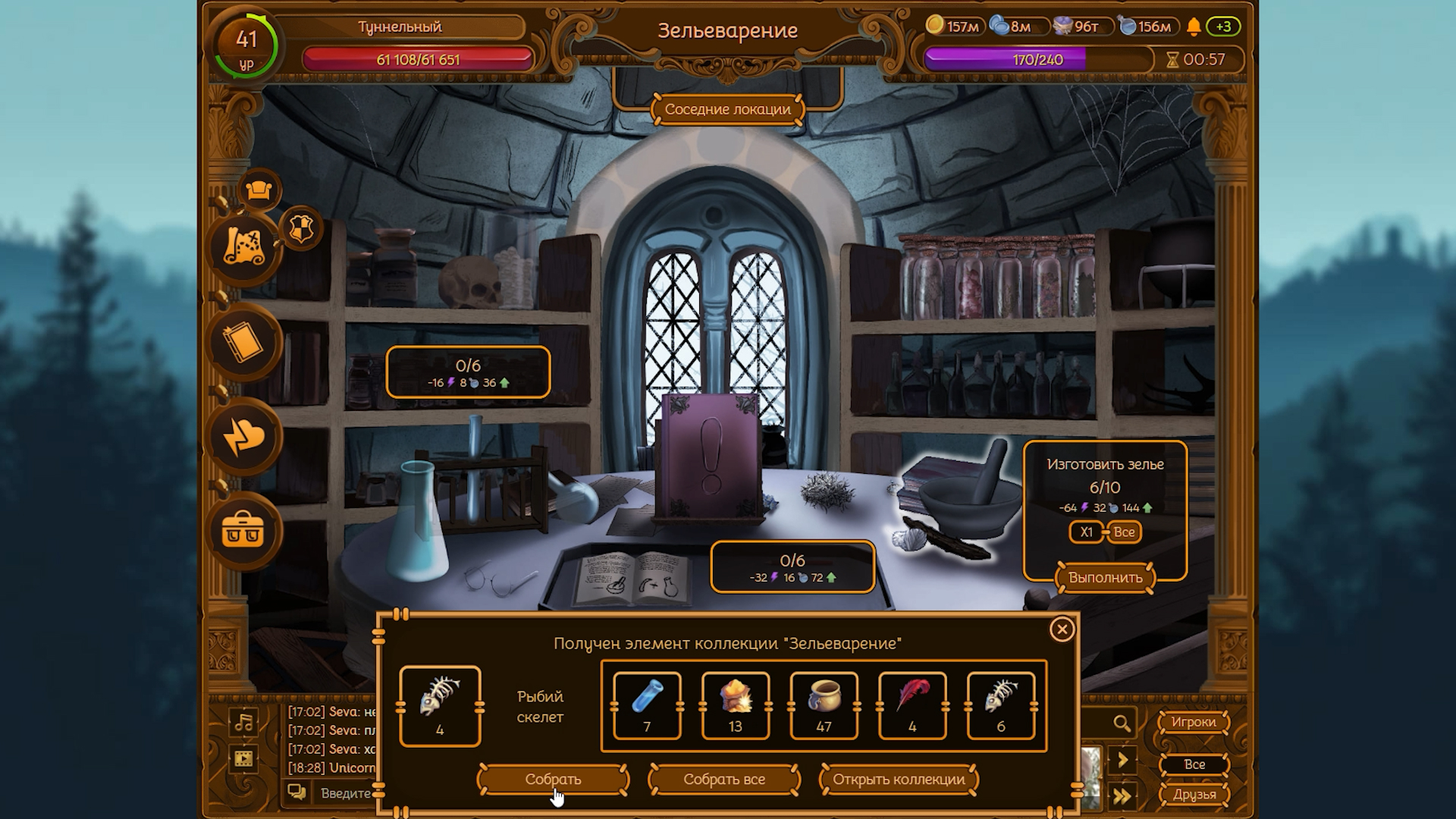This screenshot has height=819, width=1456.
Task: Close the collection popup
Action: (x=1062, y=629)
